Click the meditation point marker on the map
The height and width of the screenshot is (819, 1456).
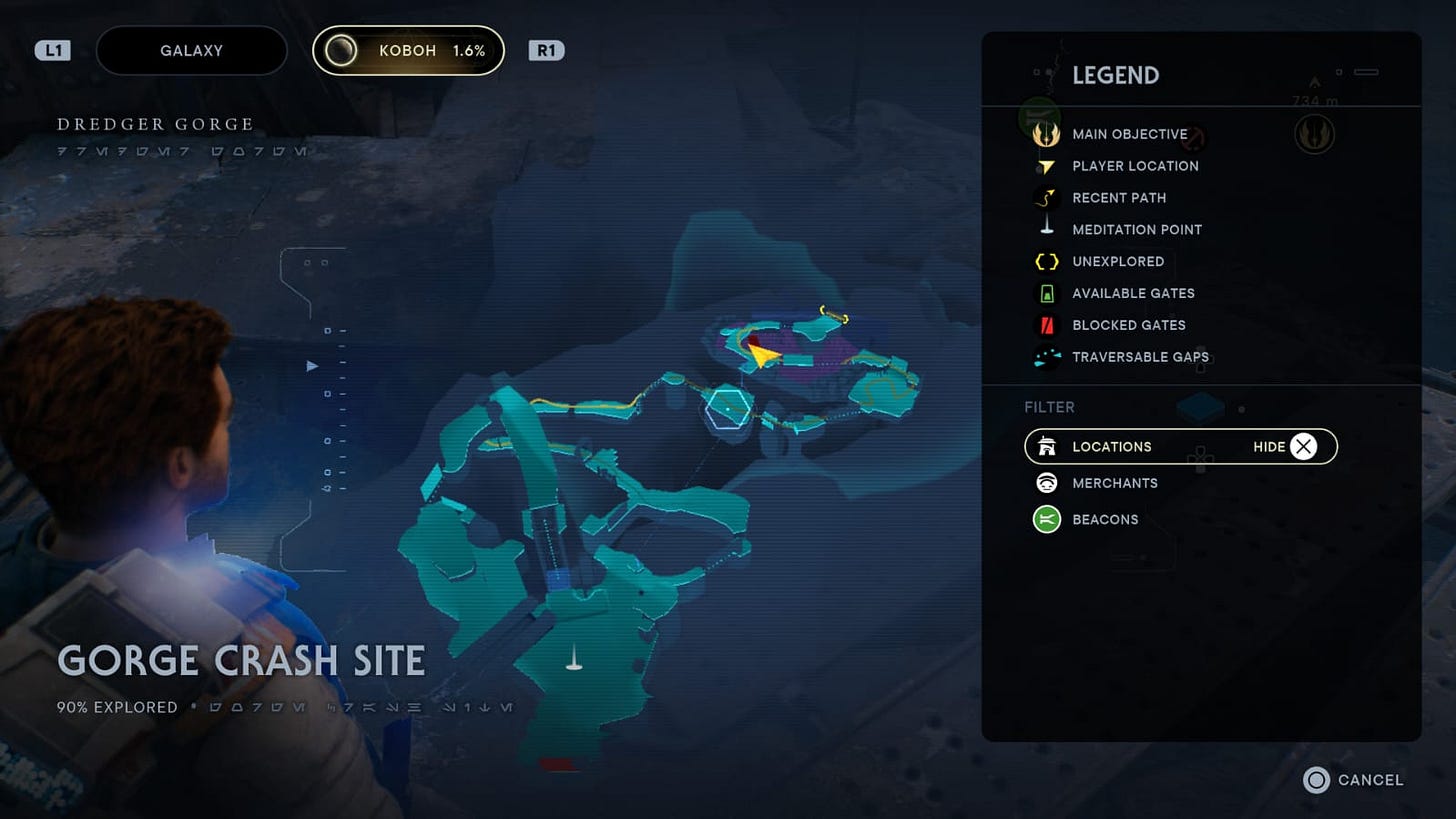pyautogui.click(x=574, y=657)
